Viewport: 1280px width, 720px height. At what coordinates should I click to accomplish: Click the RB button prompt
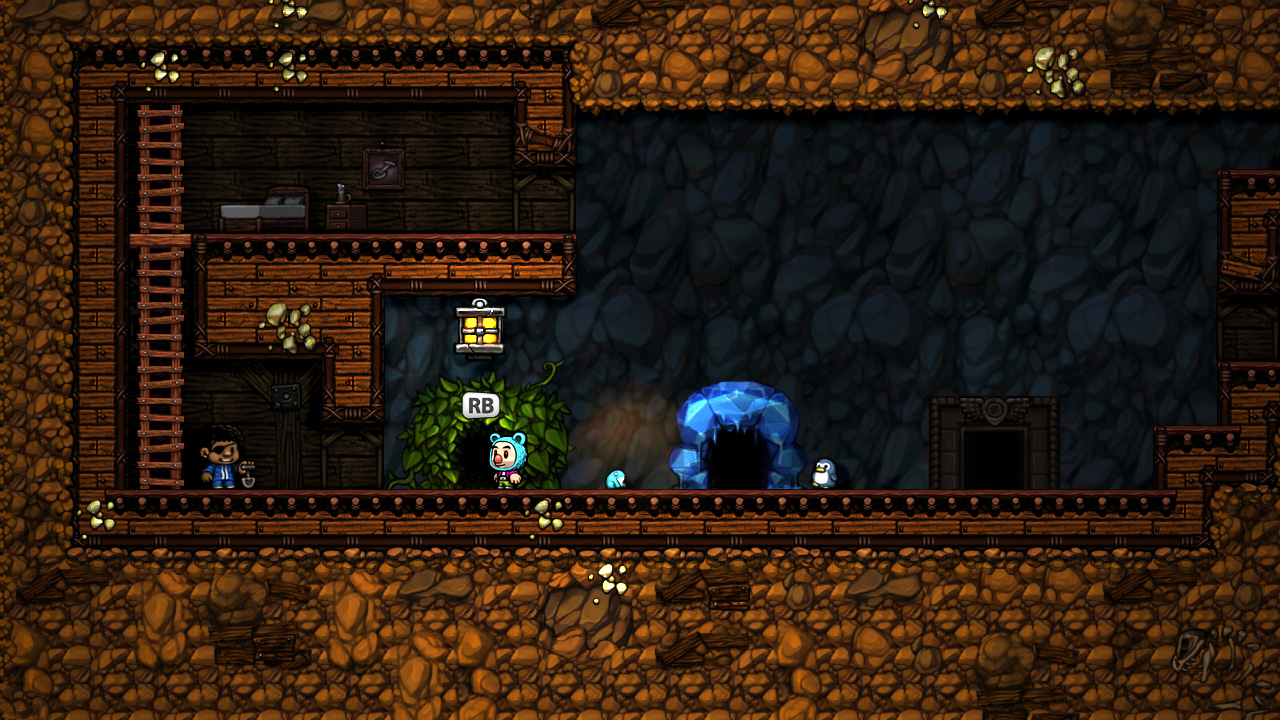(480, 406)
